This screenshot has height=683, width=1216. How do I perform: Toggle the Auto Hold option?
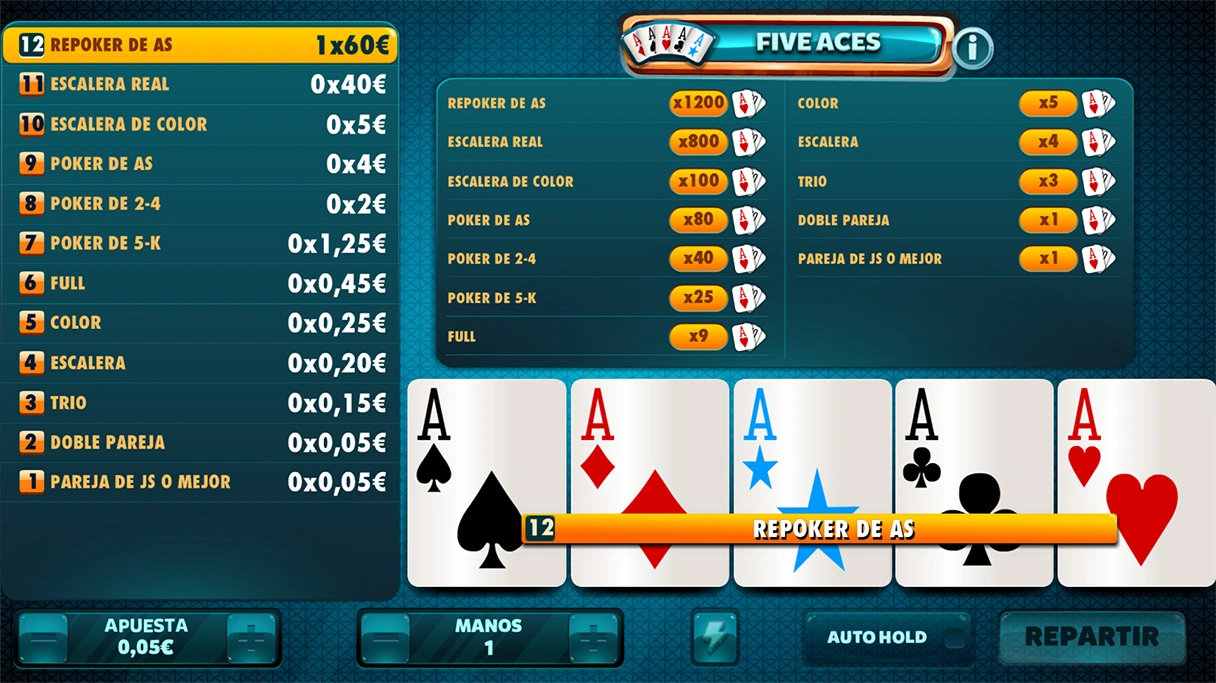[x=887, y=637]
